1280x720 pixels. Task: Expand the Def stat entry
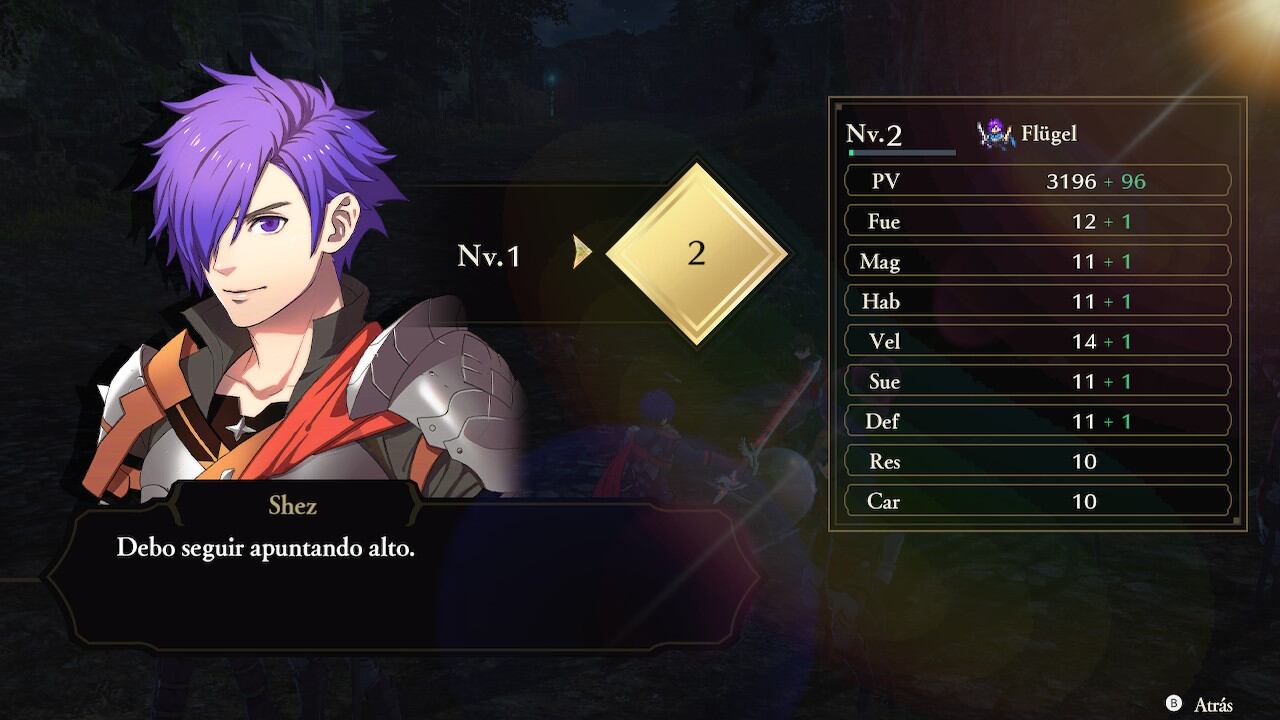click(1037, 420)
